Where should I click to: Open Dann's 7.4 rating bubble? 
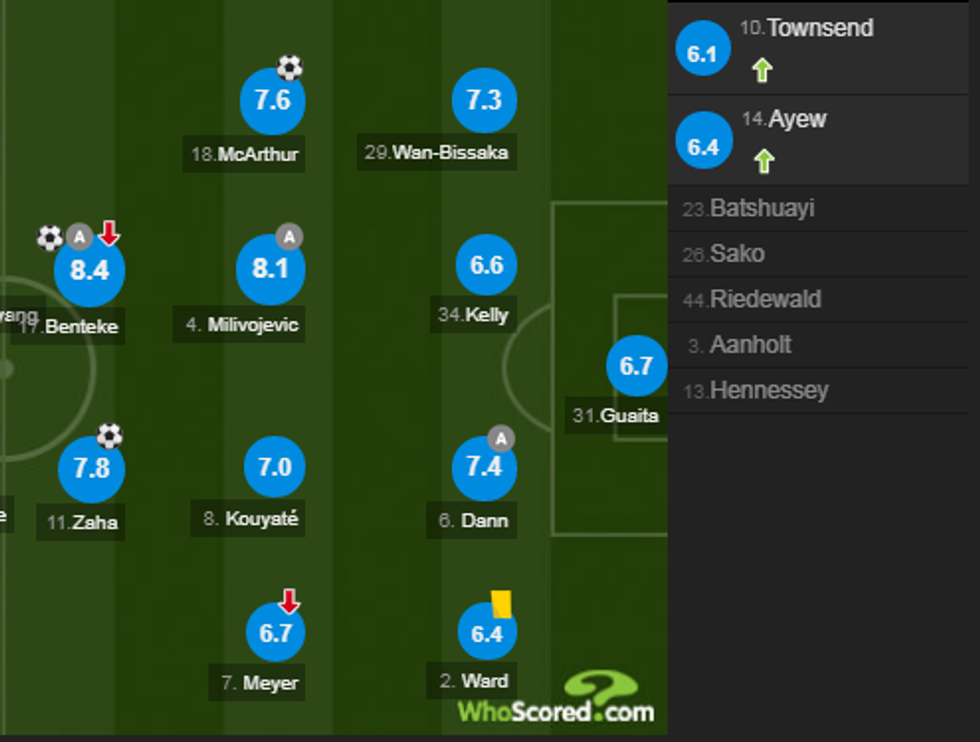tap(484, 467)
